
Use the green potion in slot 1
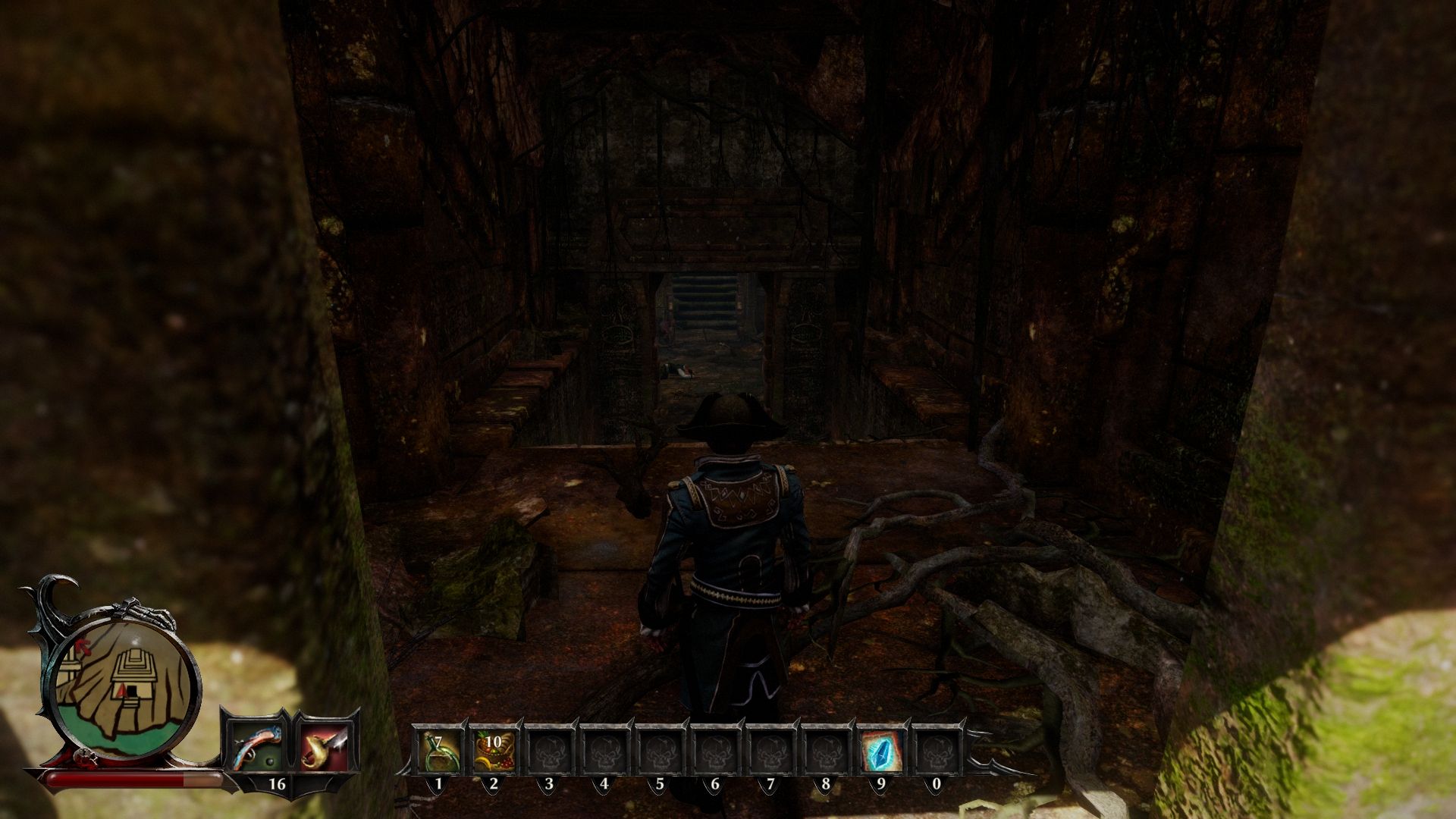point(438,751)
